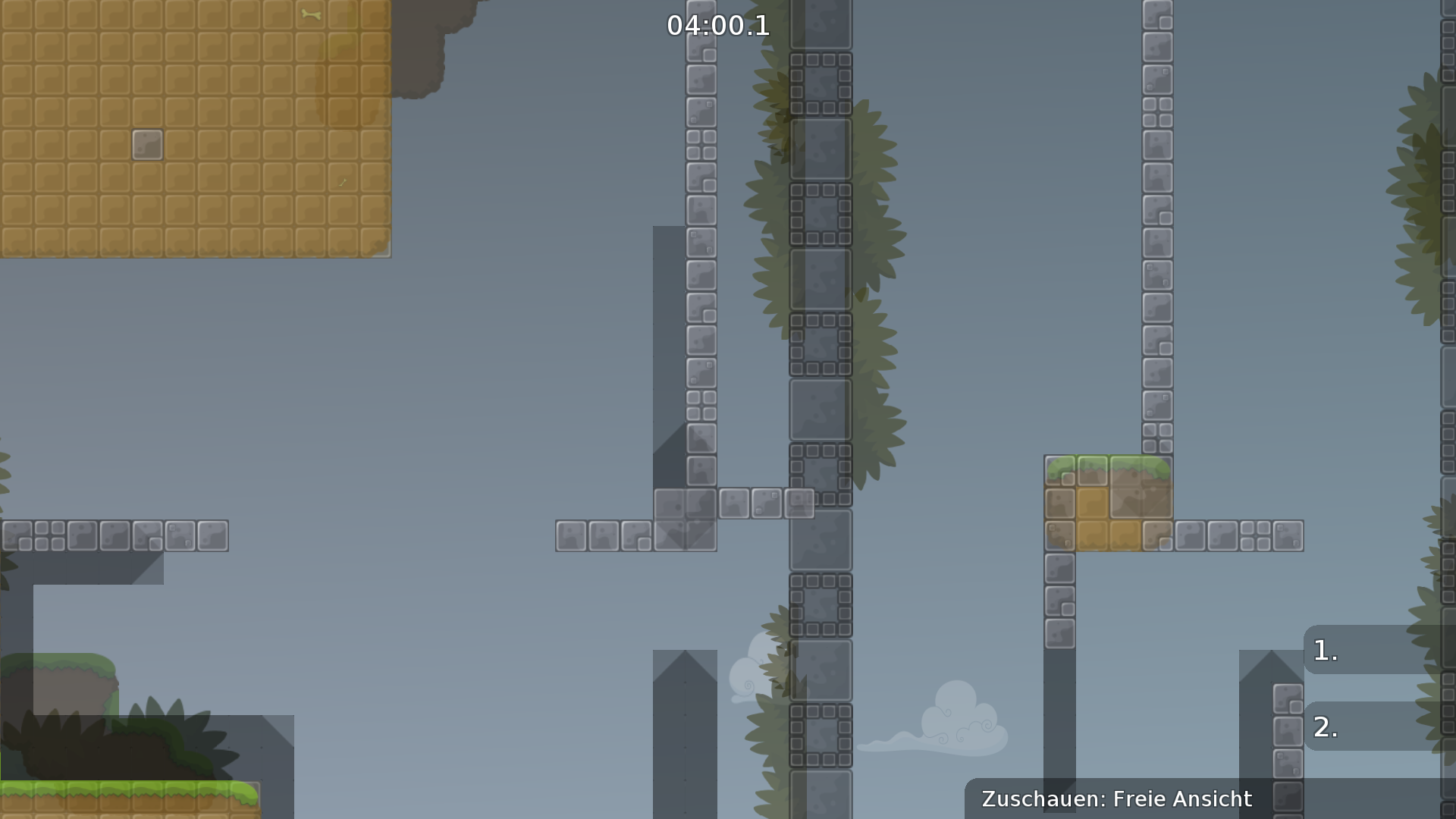
Task: Click the 2. scoreboard entry
Action: [1323, 728]
